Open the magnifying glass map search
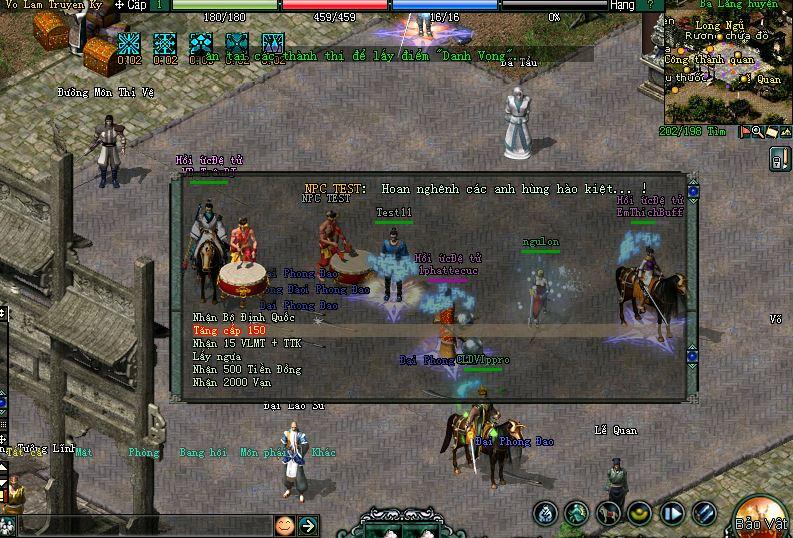Viewport: 793px width, 538px height. point(757,132)
